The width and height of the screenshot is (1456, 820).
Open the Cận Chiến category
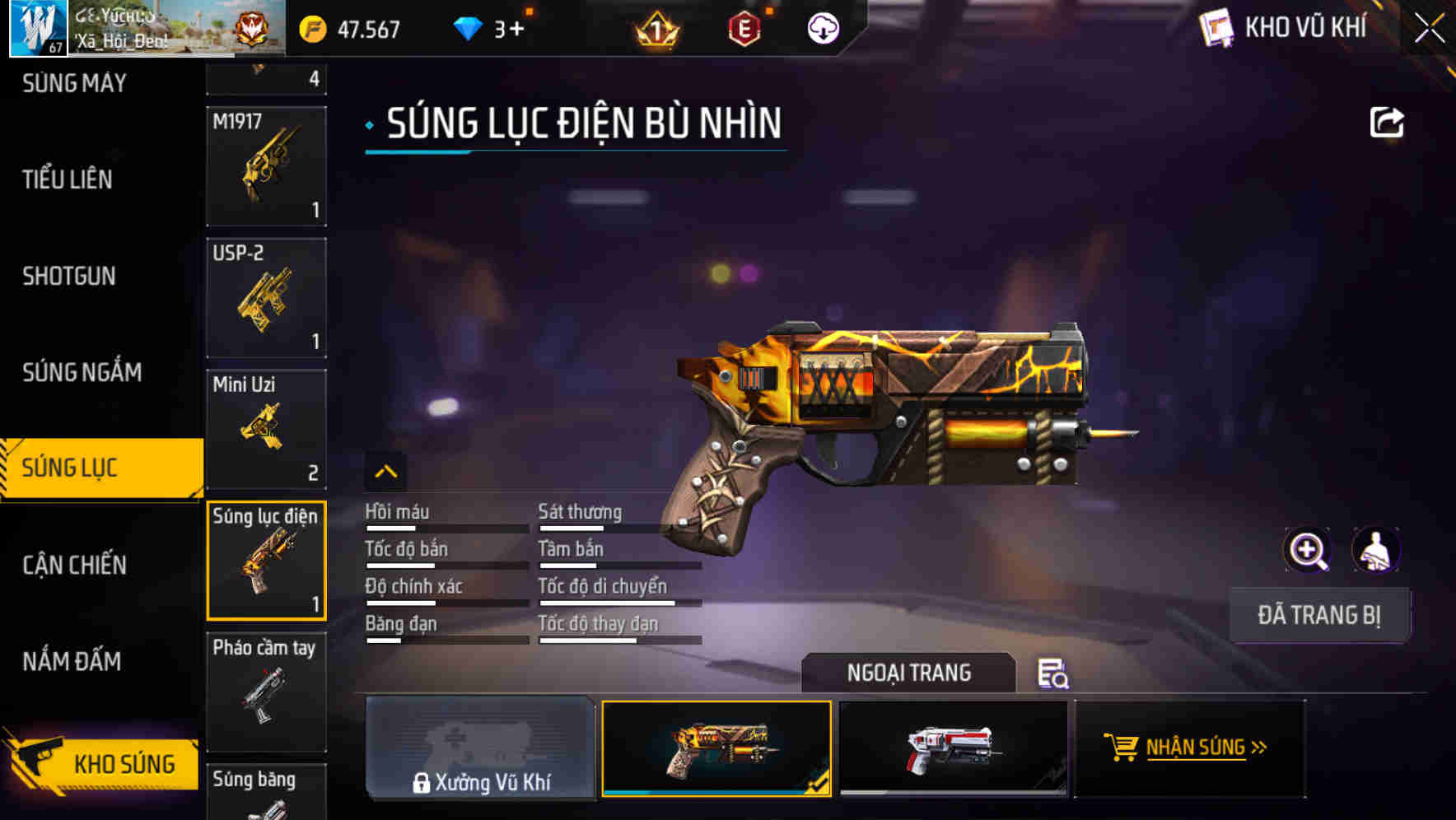coord(72,566)
